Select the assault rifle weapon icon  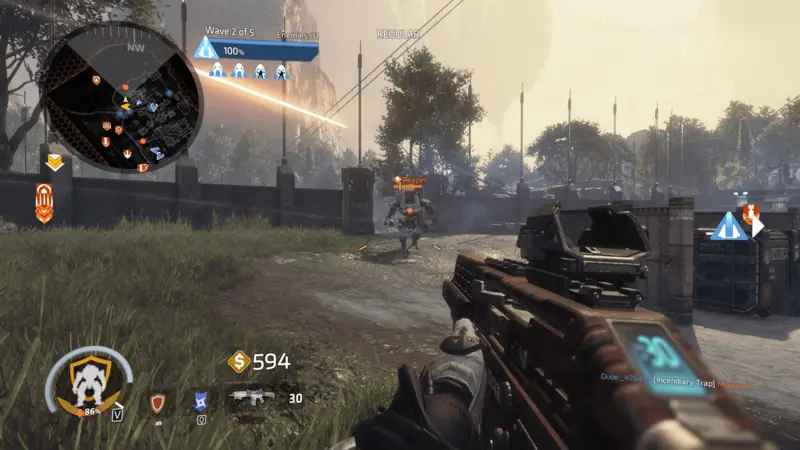[250, 397]
